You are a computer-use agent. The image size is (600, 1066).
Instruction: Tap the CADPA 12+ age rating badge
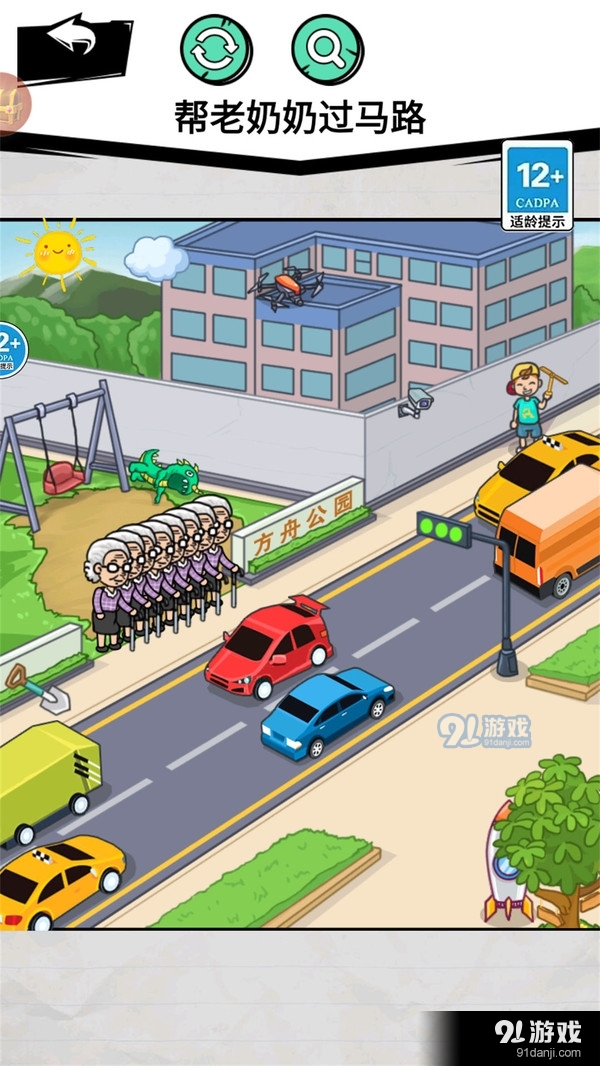coord(538,185)
